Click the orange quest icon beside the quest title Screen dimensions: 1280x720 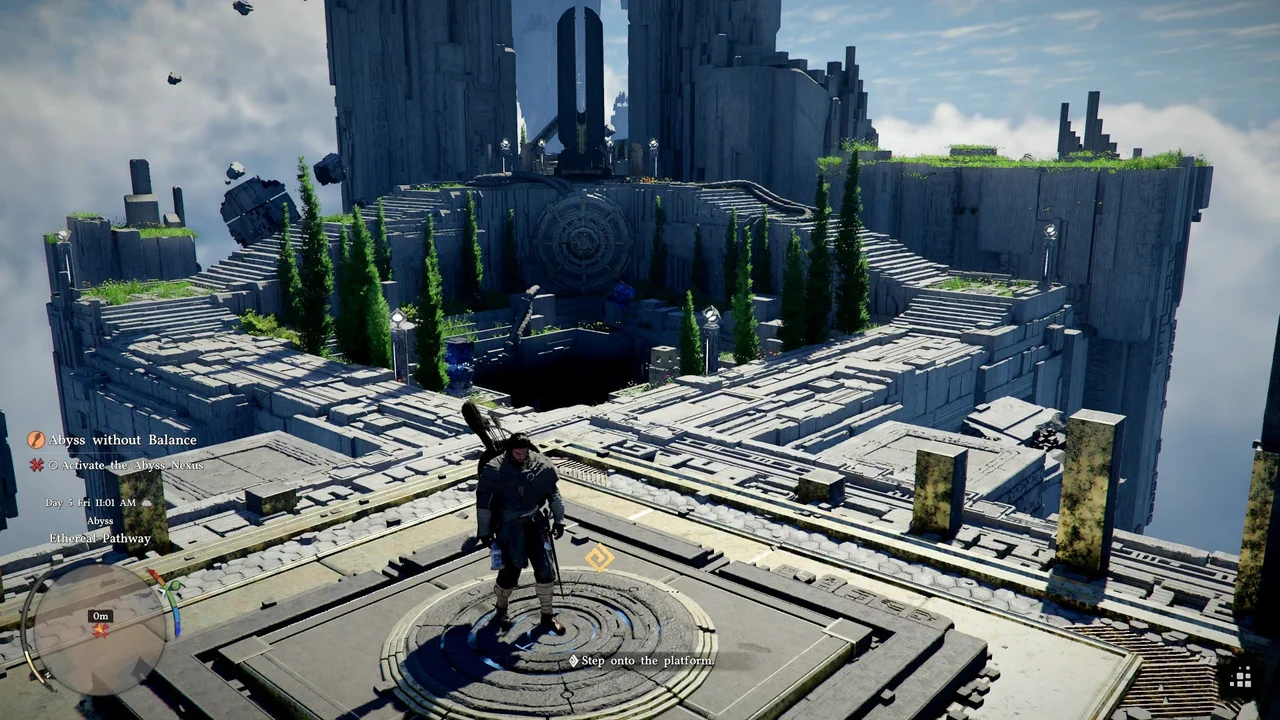(36, 440)
